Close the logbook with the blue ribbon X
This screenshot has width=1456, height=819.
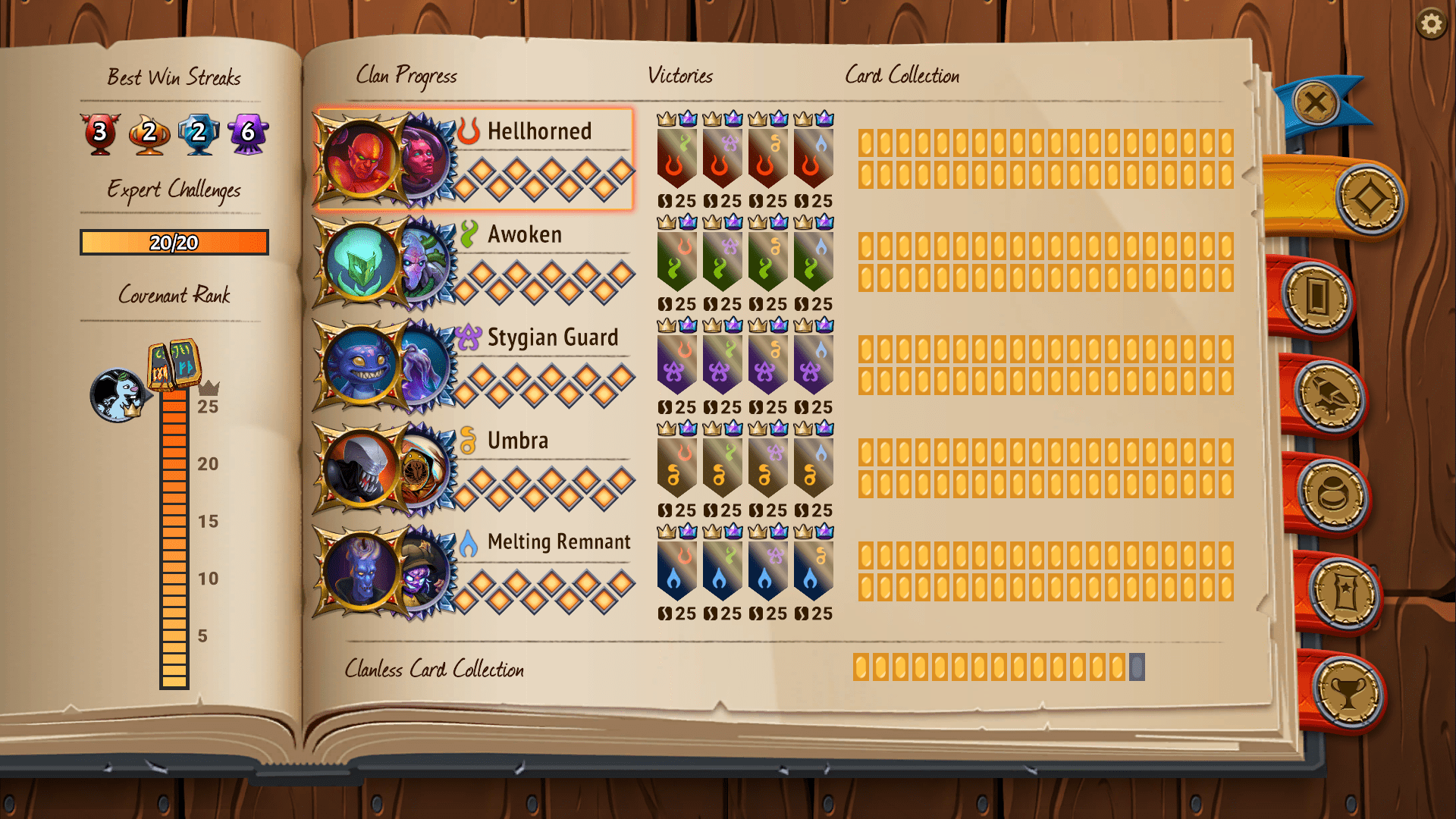click(x=1317, y=101)
